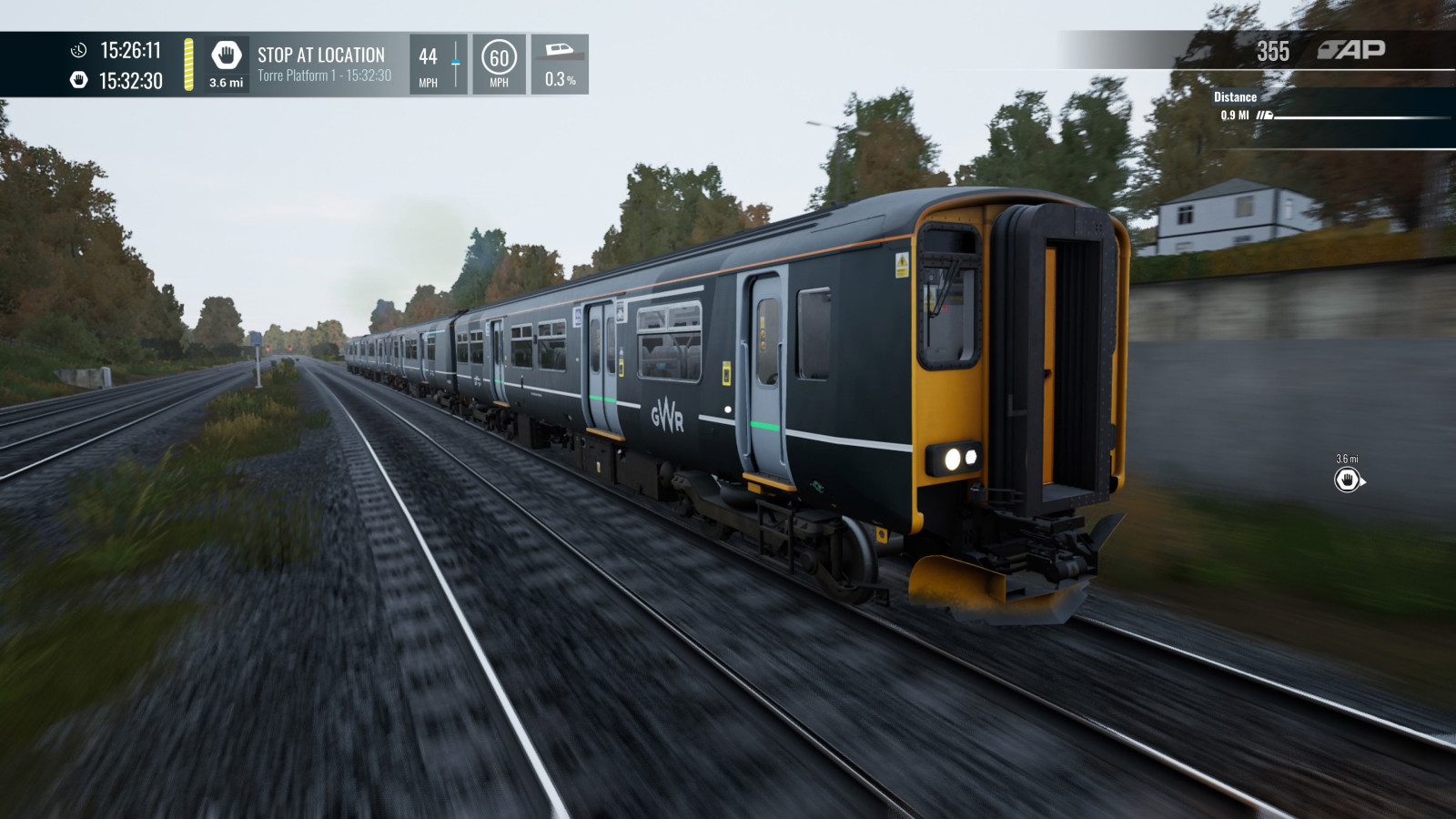The image size is (1456, 819).
Task: Select the track gradient indicator icon
Action: [559, 50]
